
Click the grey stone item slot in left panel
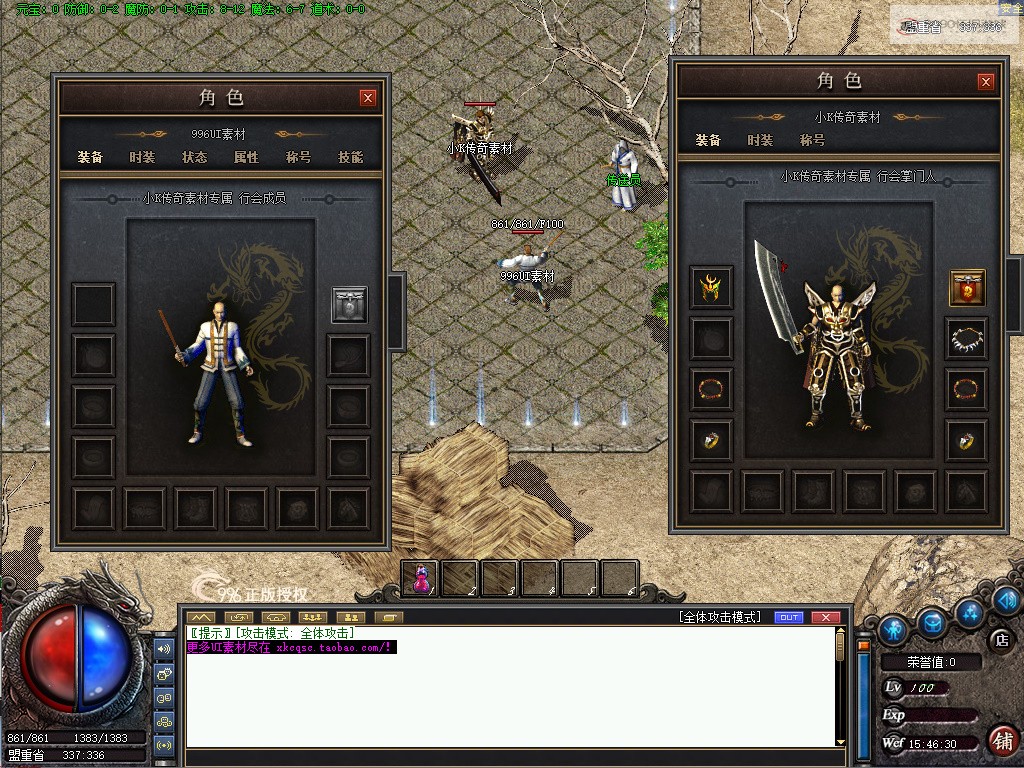point(349,304)
